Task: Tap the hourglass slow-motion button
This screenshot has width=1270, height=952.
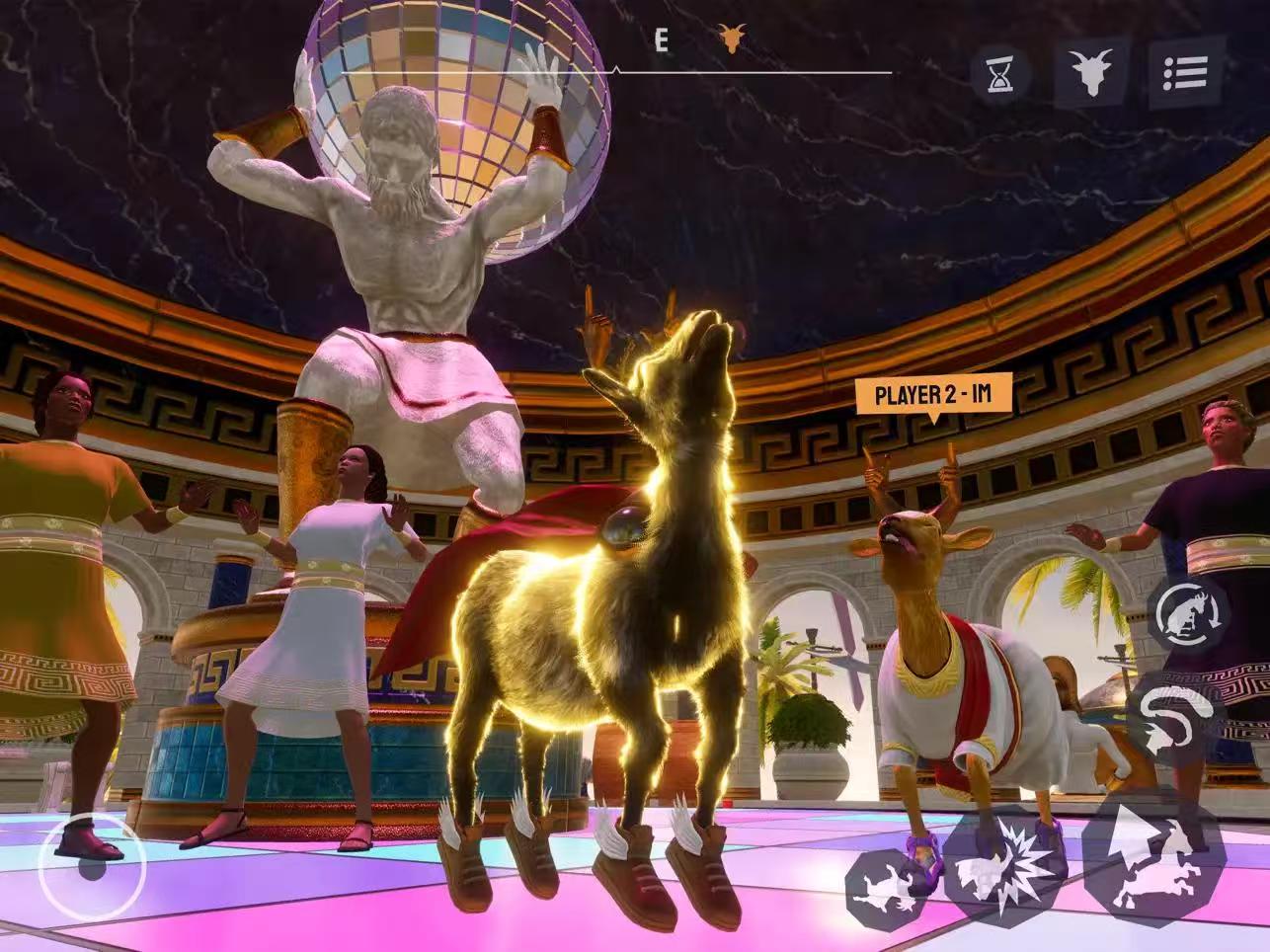Action: (1000, 74)
